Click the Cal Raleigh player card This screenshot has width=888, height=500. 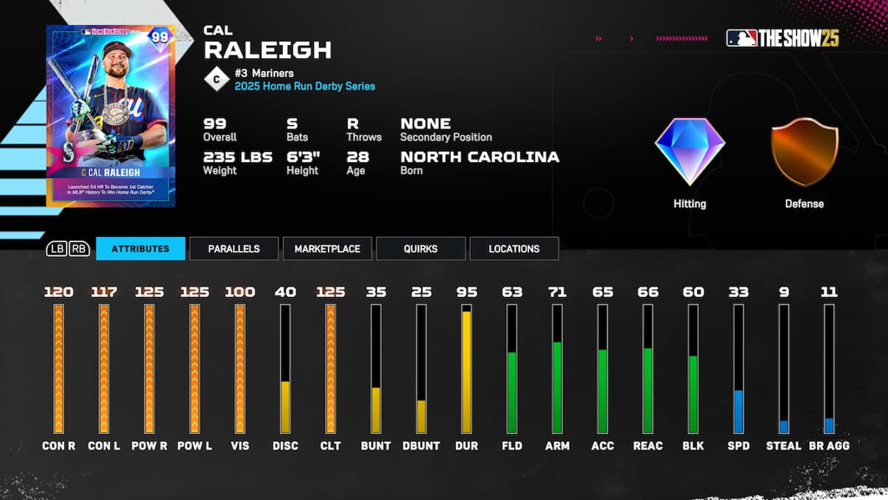click(x=111, y=115)
